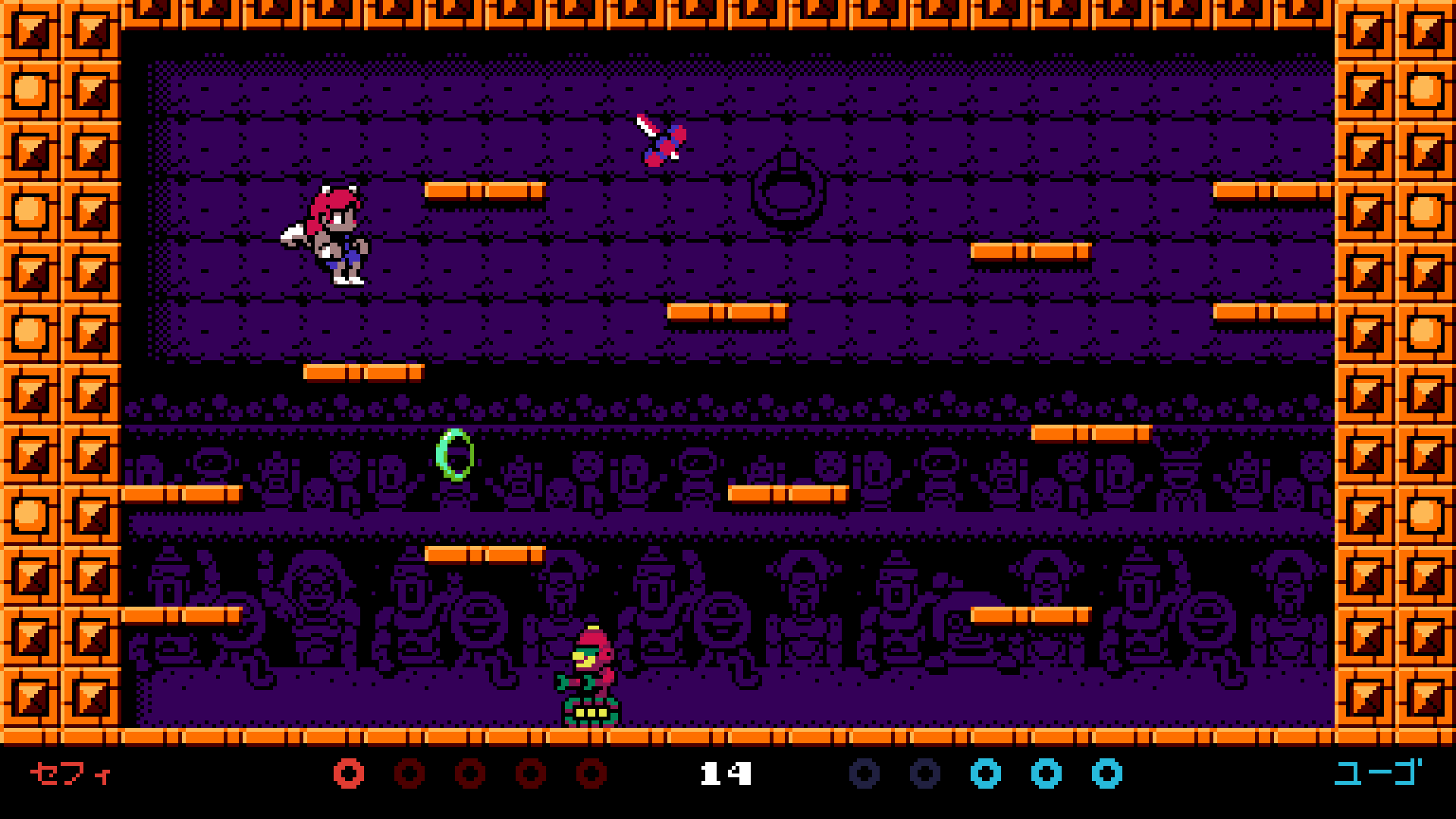The width and height of the screenshot is (1456, 819).
Task: Click the topmost orange platform near Sefi
Action: point(485,192)
